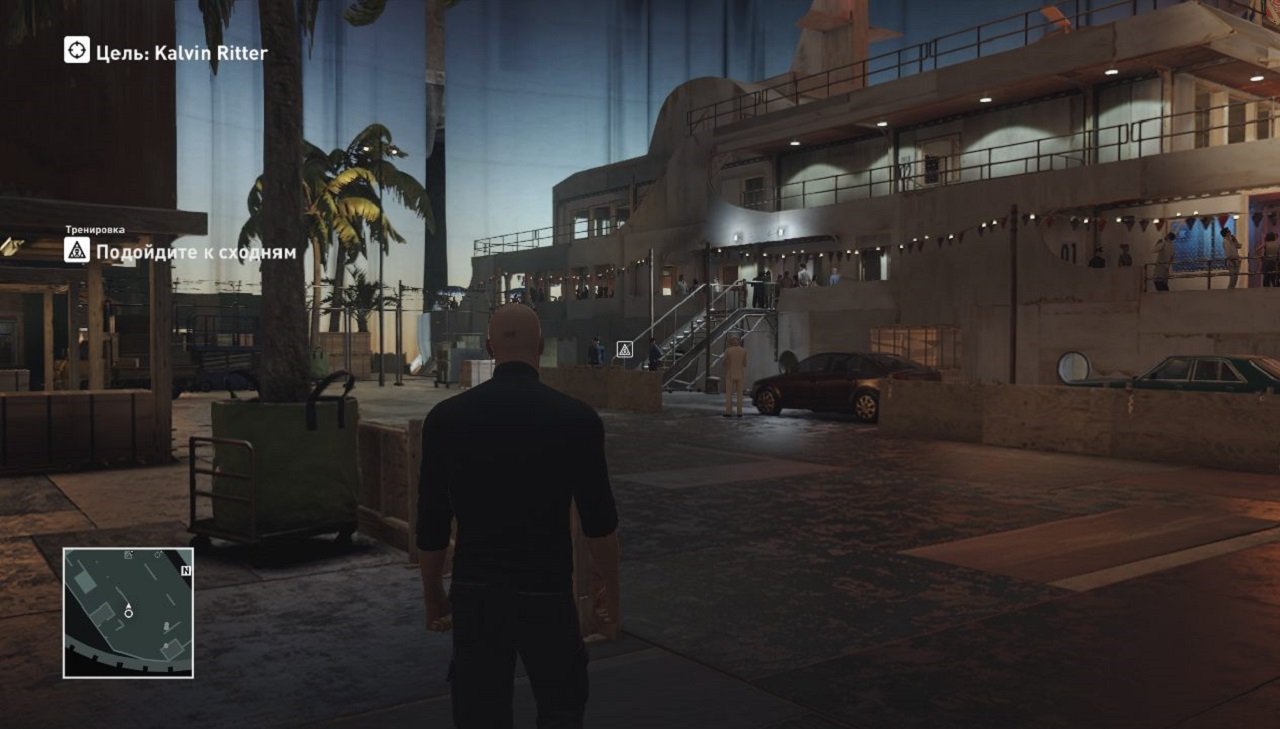Click the second marker icon on the minimap
This screenshot has width=1280, height=729.
tap(158, 555)
